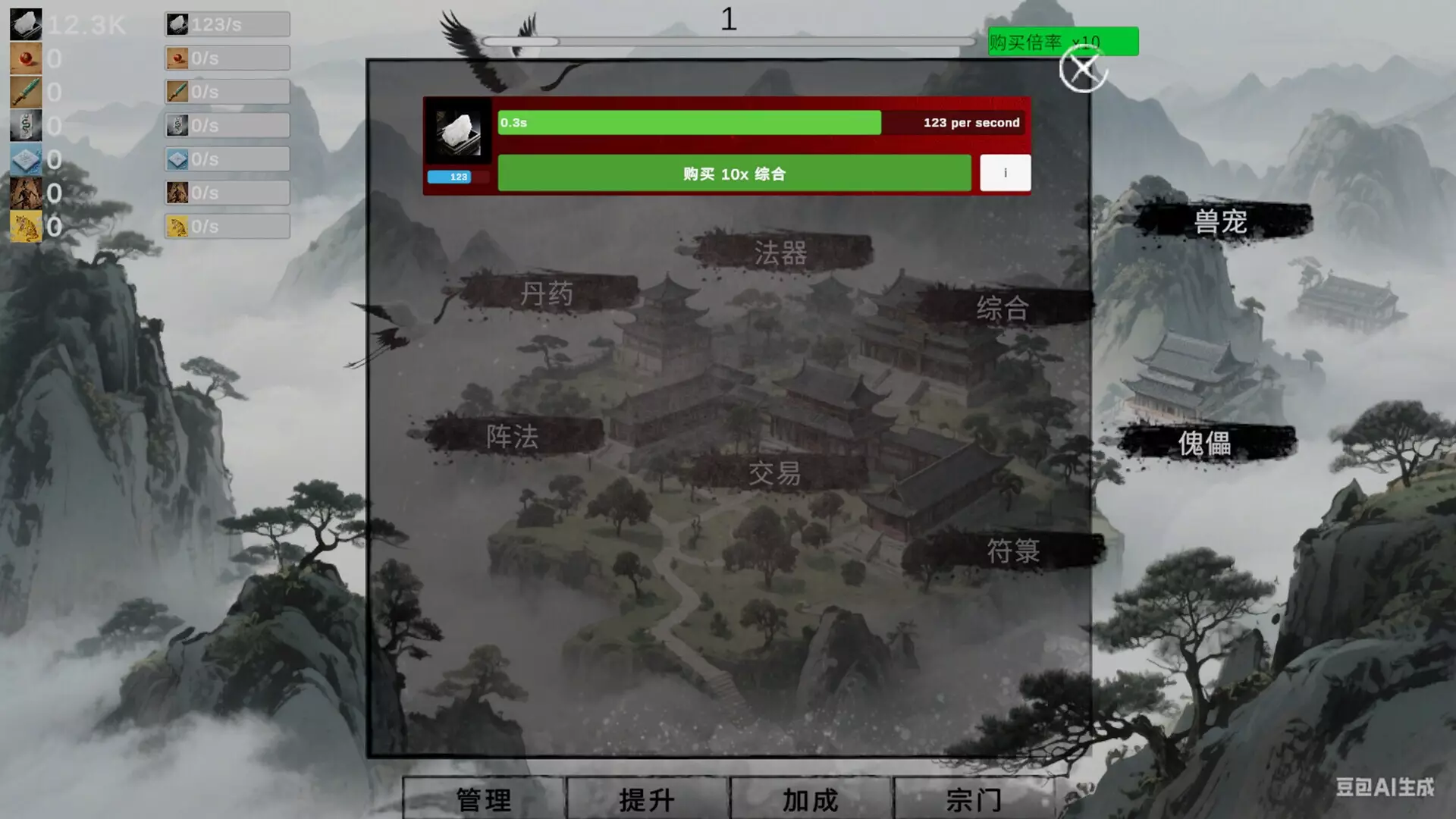Open the 宗门 tab
The height and width of the screenshot is (819, 1456).
click(972, 799)
